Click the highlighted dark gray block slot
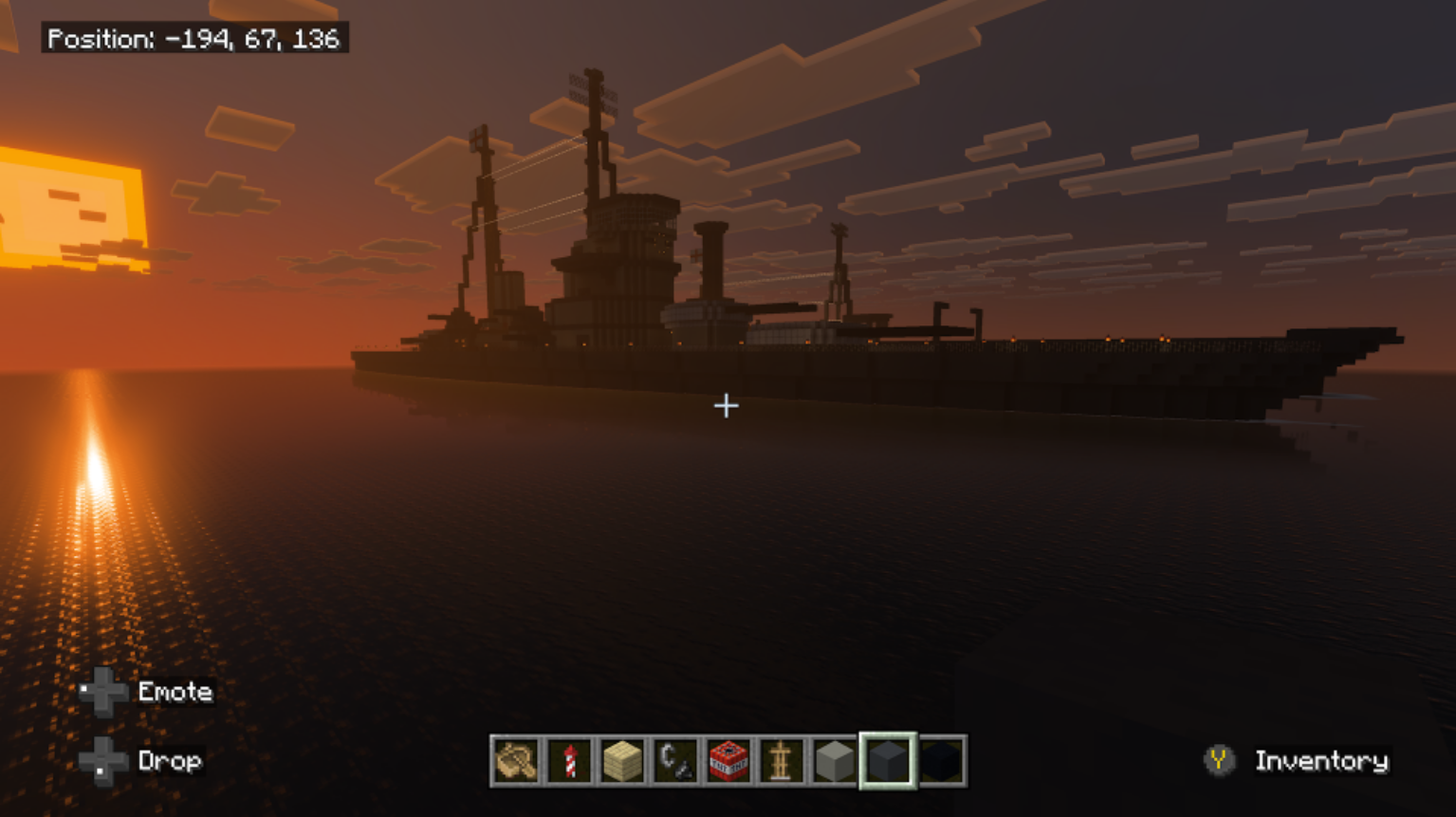Viewport: 1456px width, 817px height. 888,761
